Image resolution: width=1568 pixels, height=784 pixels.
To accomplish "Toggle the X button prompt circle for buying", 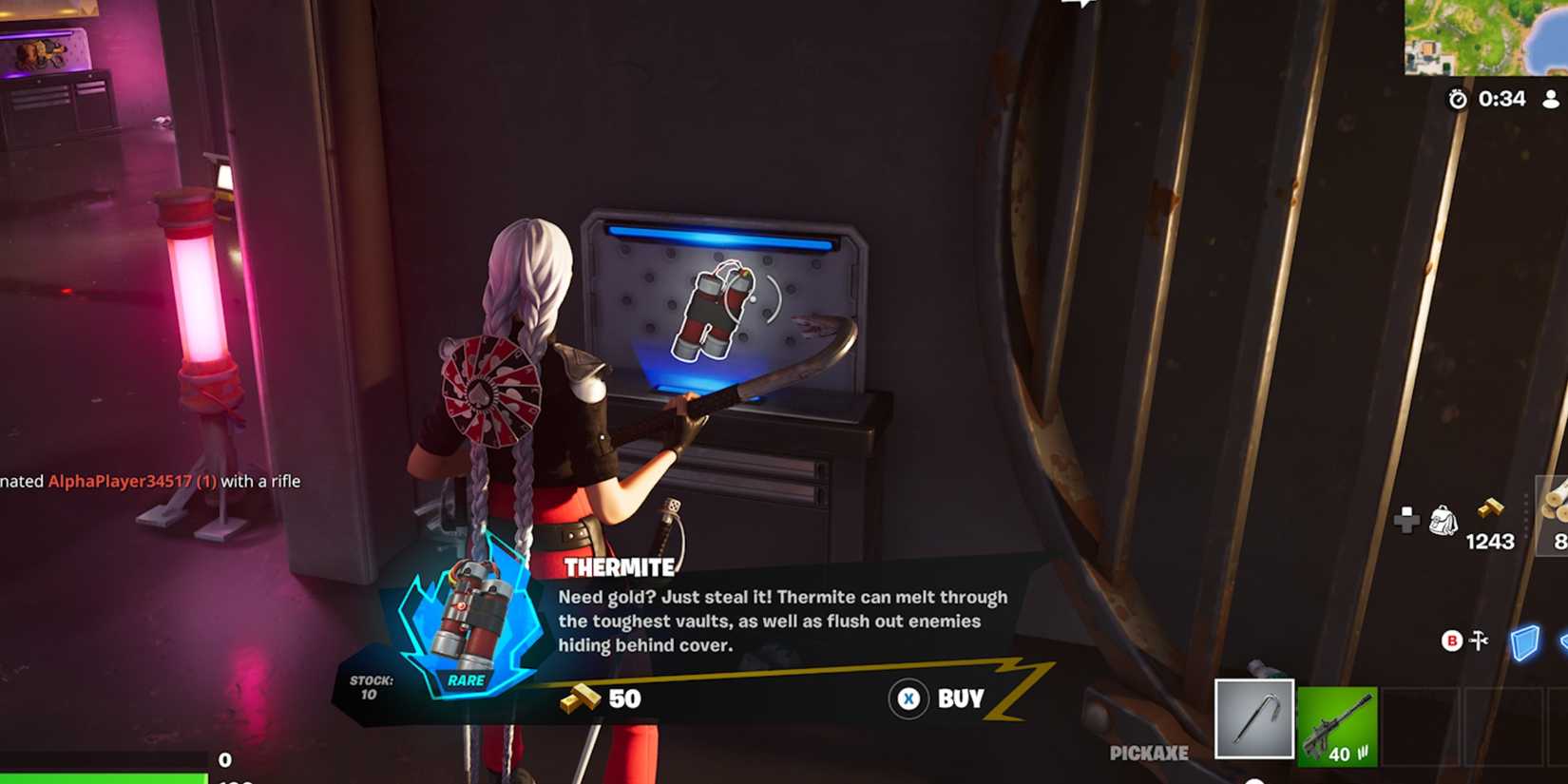I will tap(909, 698).
